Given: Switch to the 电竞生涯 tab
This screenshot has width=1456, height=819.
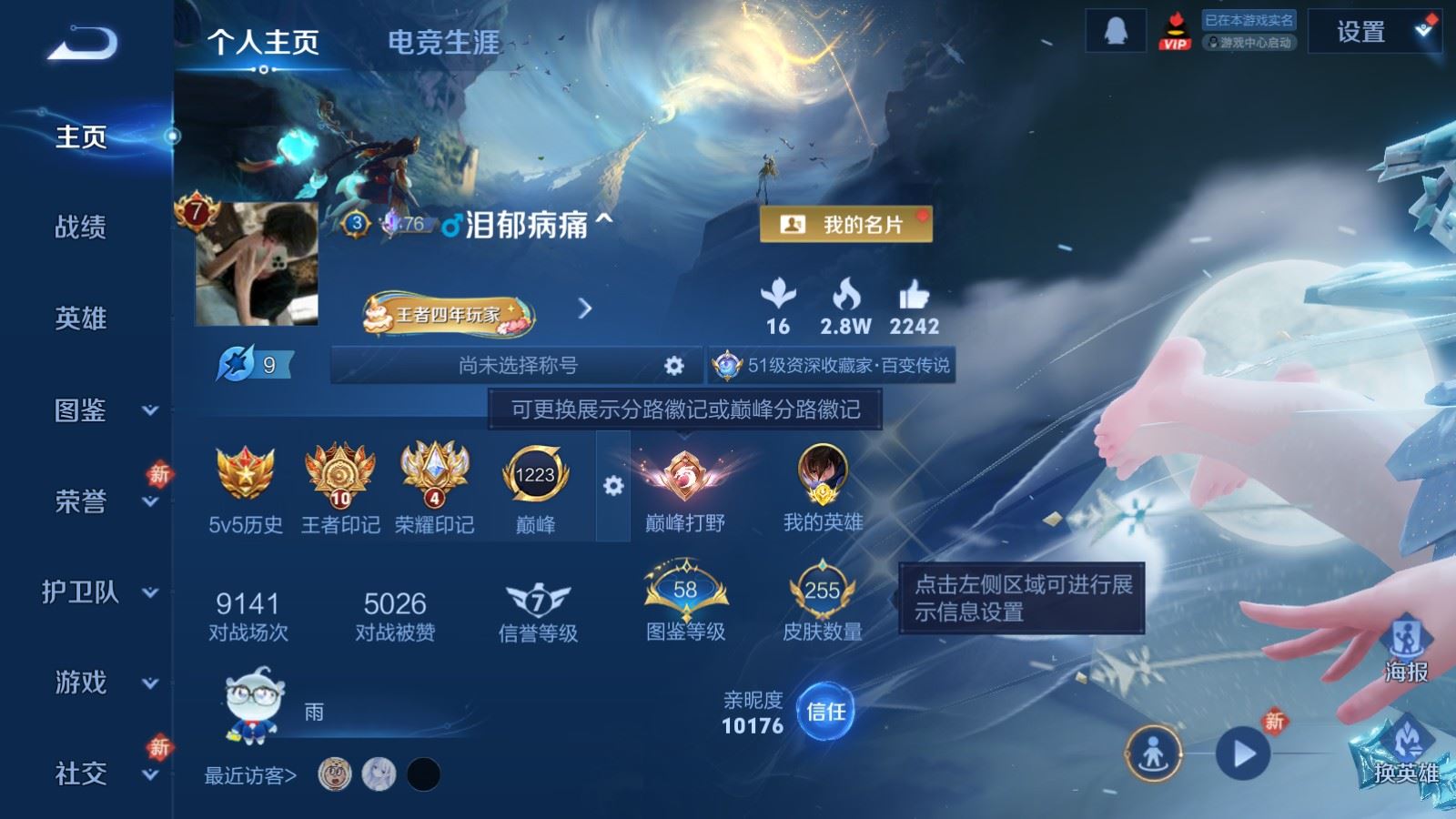Looking at the screenshot, I should click(x=442, y=40).
